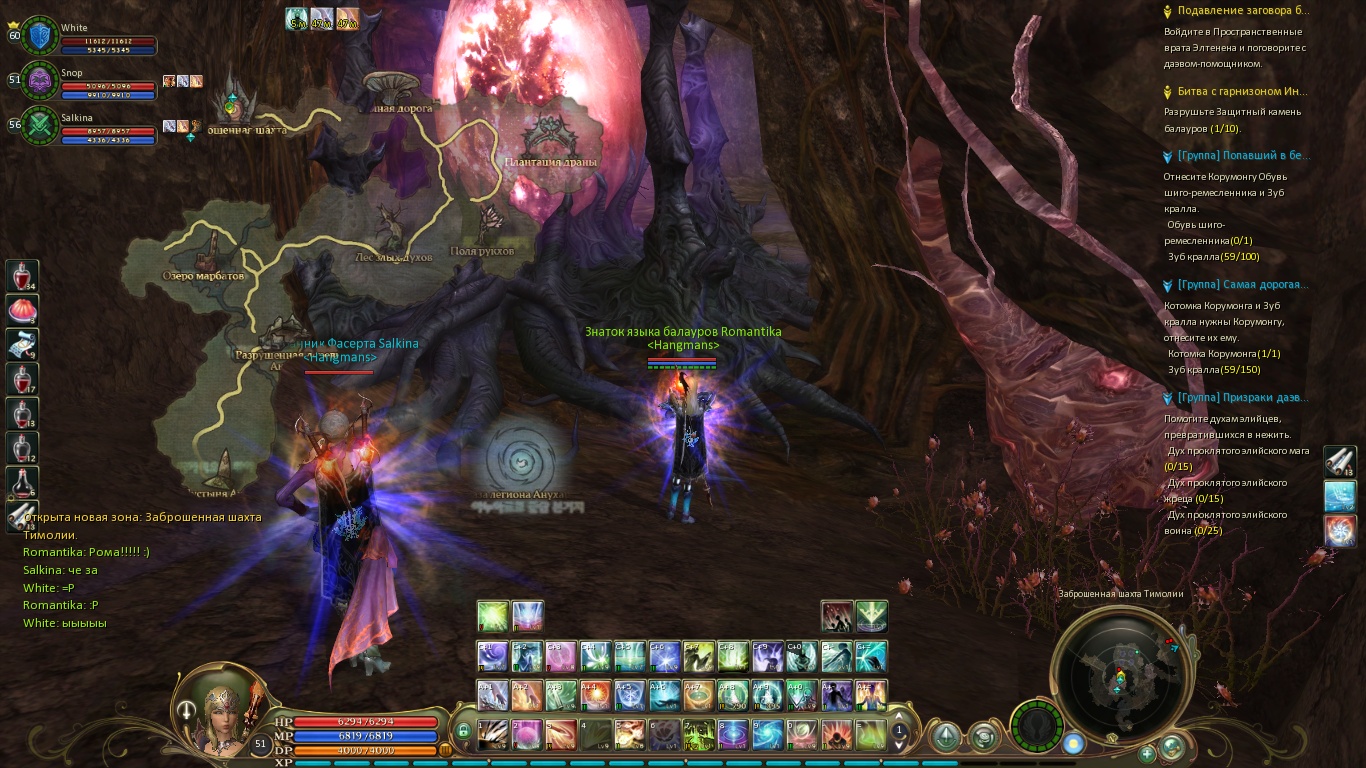The width and height of the screenshot is (1366, 768).
Task: Use the snowflake skill bound to A+5
Action: click(630, 695)
